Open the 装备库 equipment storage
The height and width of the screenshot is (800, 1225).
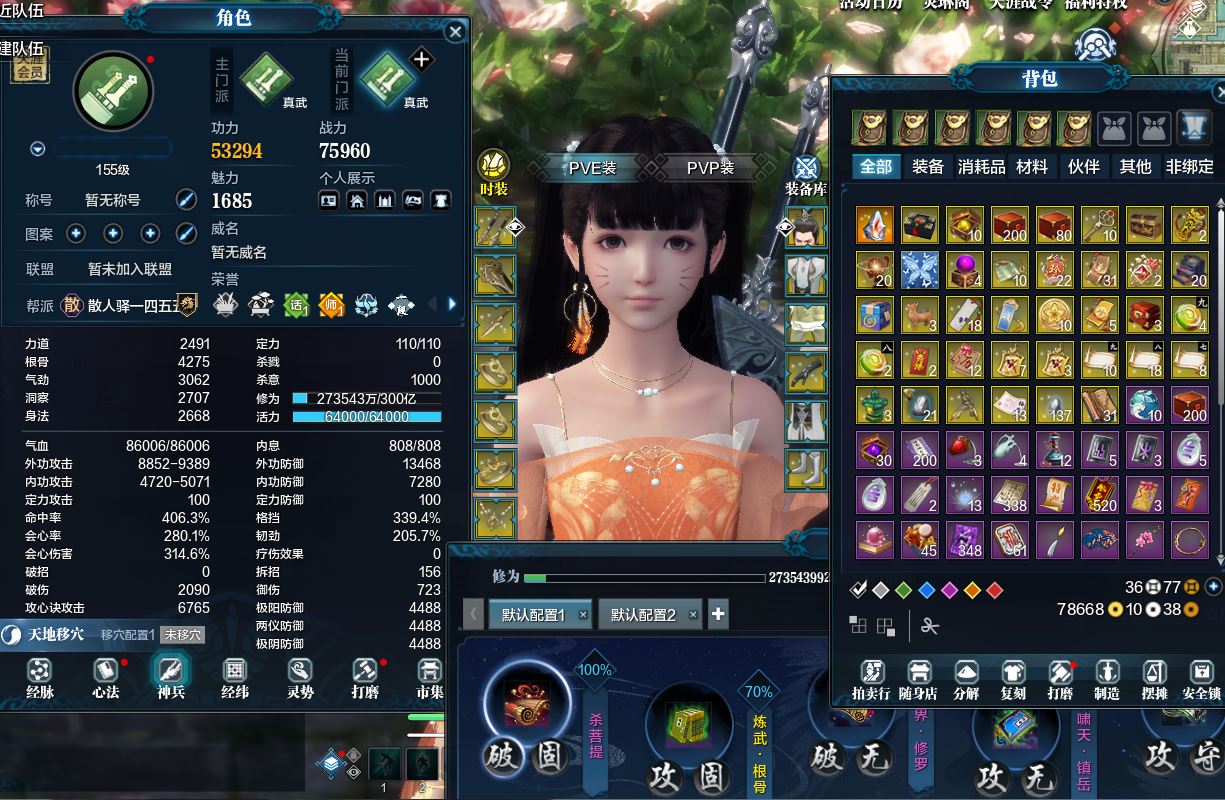[x=806, y=174]
